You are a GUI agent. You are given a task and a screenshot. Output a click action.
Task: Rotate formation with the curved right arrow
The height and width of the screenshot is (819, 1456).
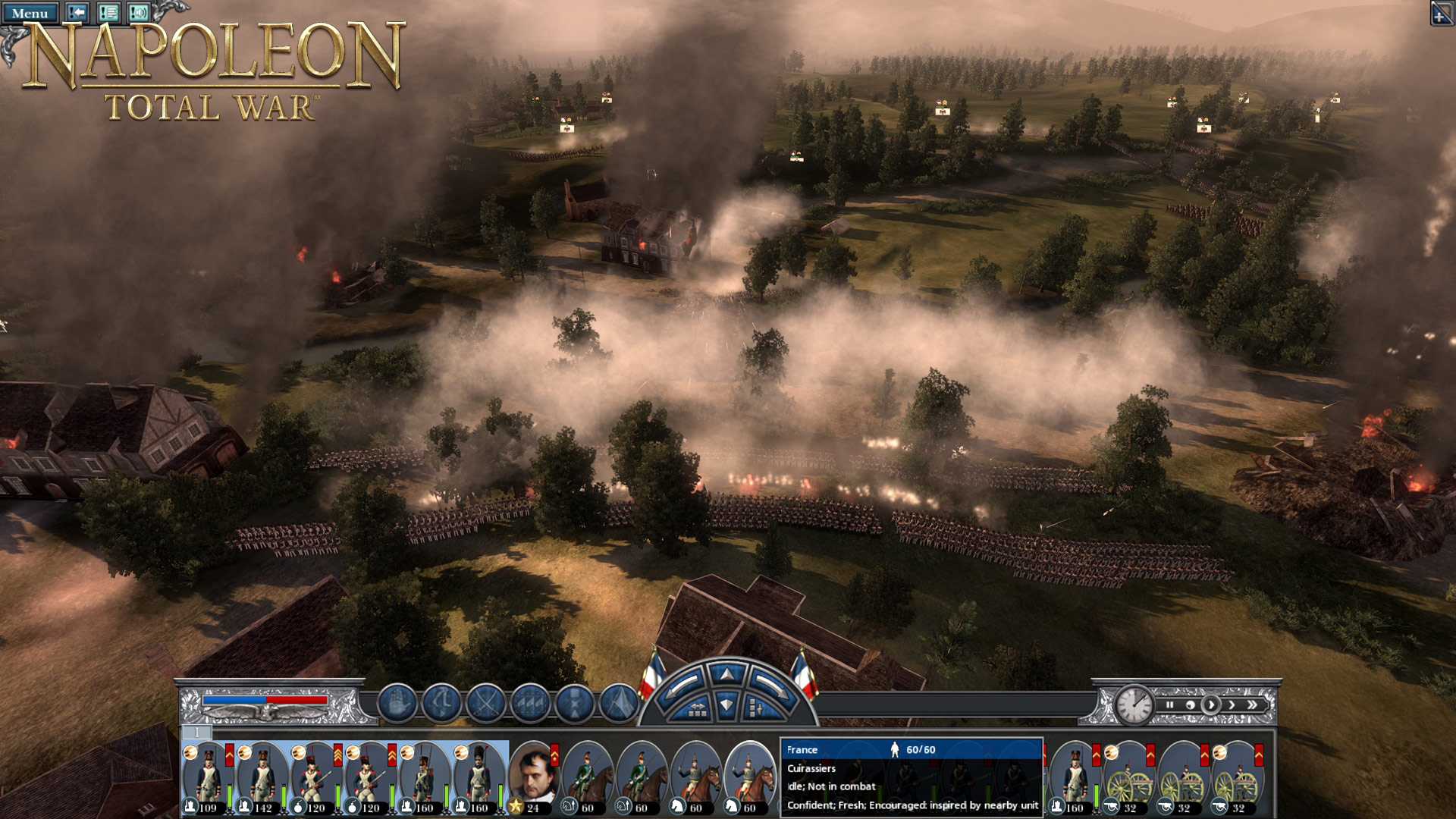[770, 686]
